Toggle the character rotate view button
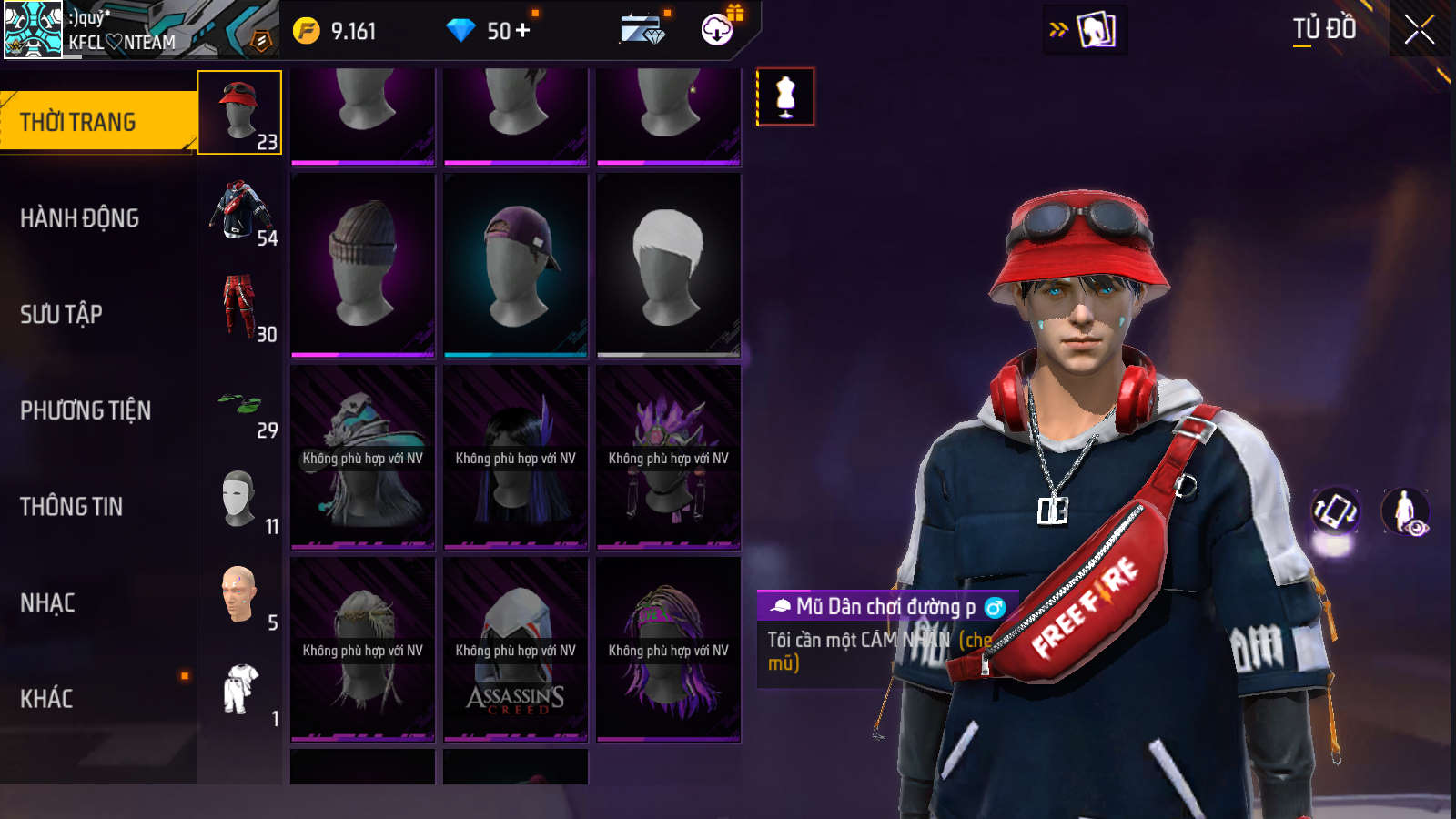The height and width of the screenshot is (819, 1456). (1334, 511)
